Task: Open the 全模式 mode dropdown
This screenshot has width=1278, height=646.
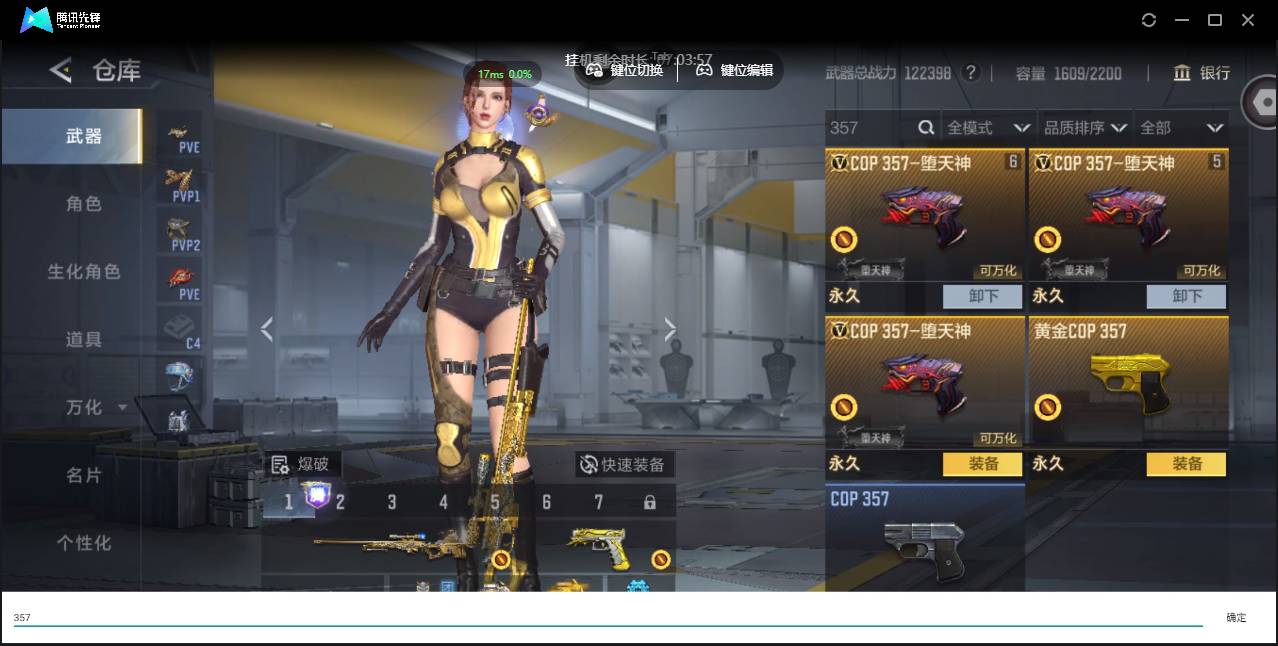Action: (x=988, y=128)
